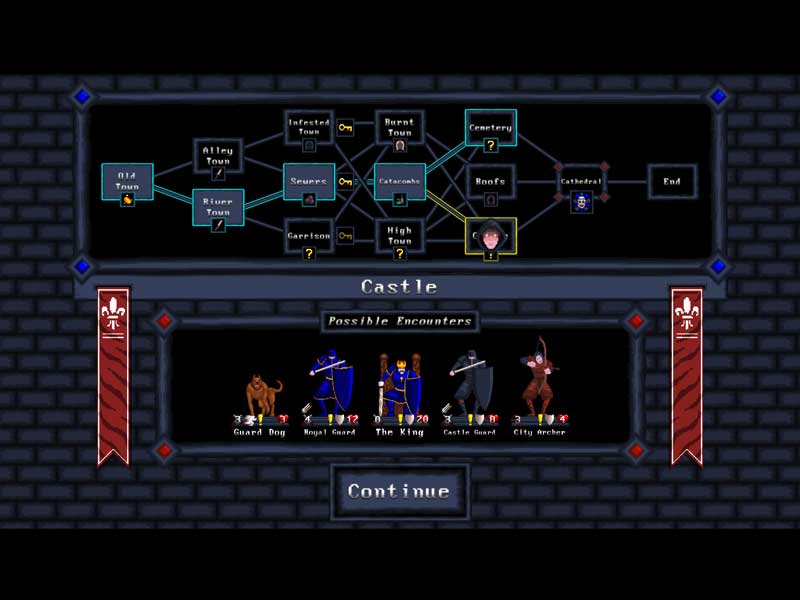Pick the Infested Town node
800x600 pixels.
coord(309,128)
